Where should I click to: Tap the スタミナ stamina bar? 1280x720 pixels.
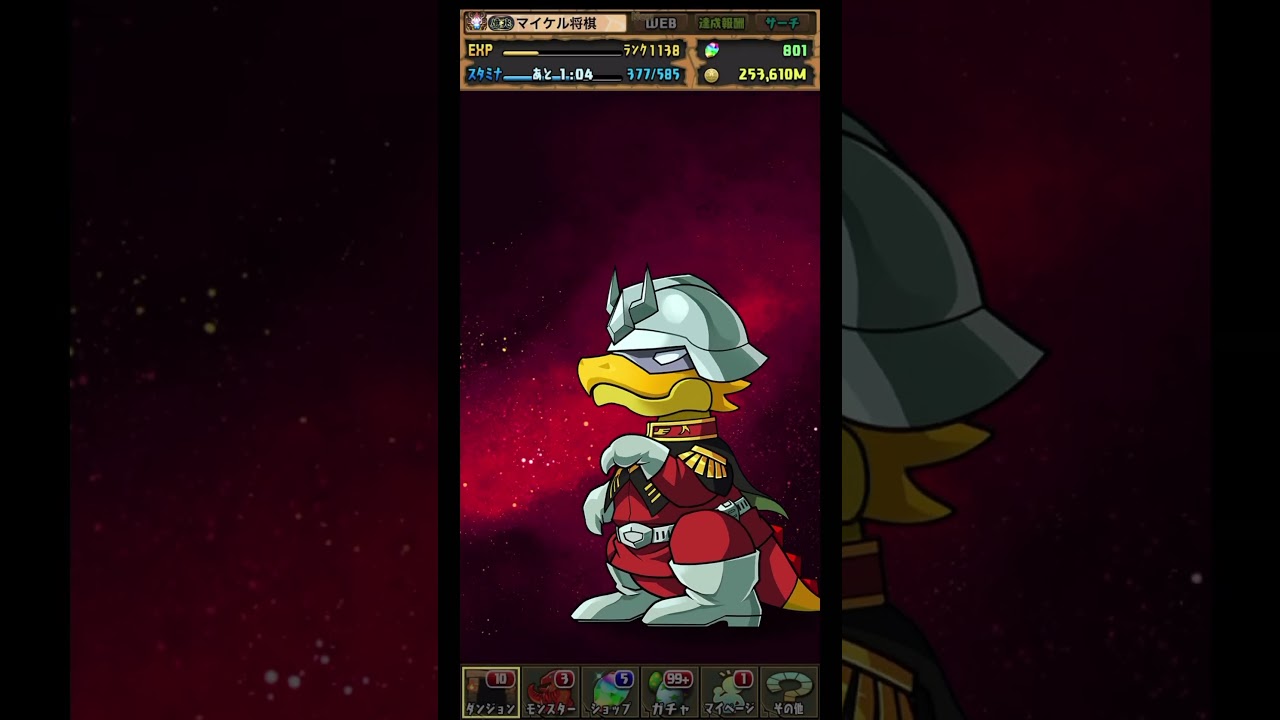(x=574, y=75)
